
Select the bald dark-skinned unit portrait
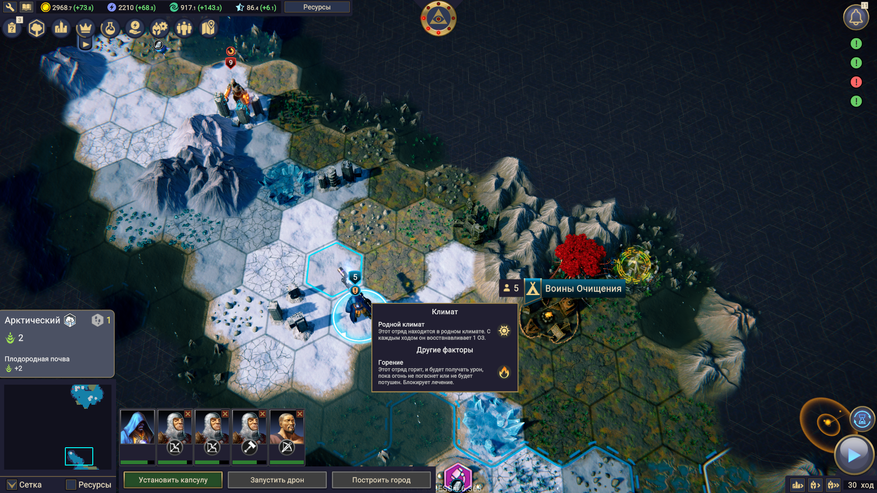(x=287, y=428)
